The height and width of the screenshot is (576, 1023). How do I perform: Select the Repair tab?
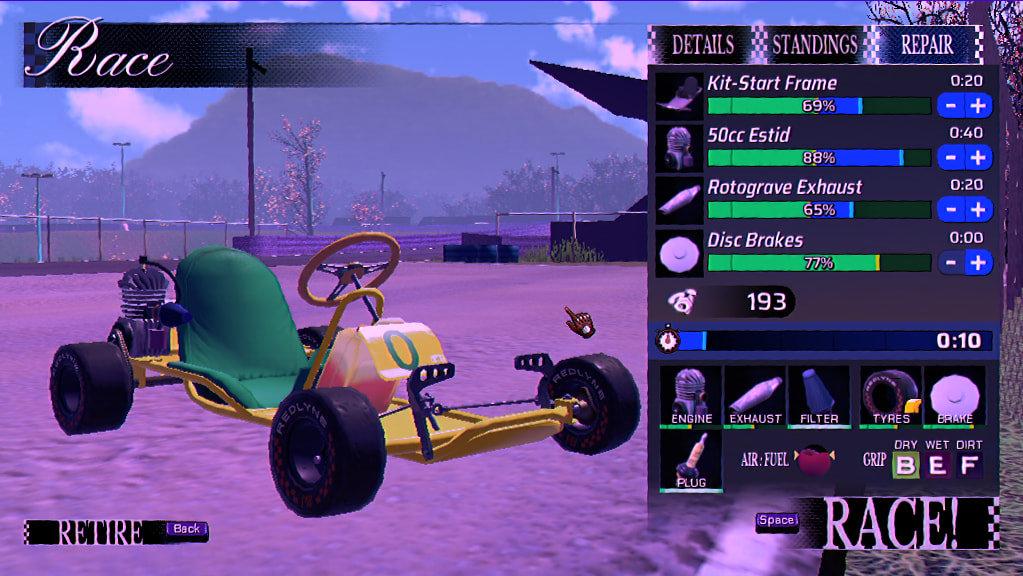[927, 45]
